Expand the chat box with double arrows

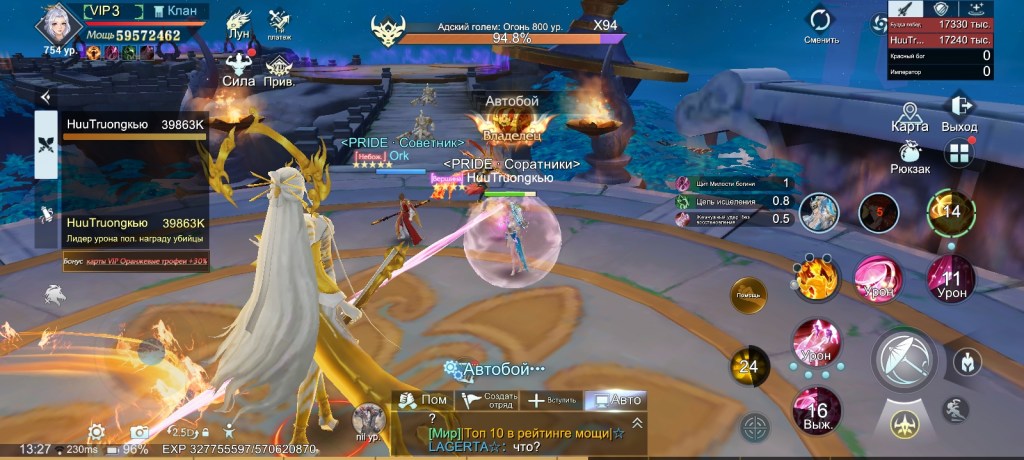tap(637, 423)
